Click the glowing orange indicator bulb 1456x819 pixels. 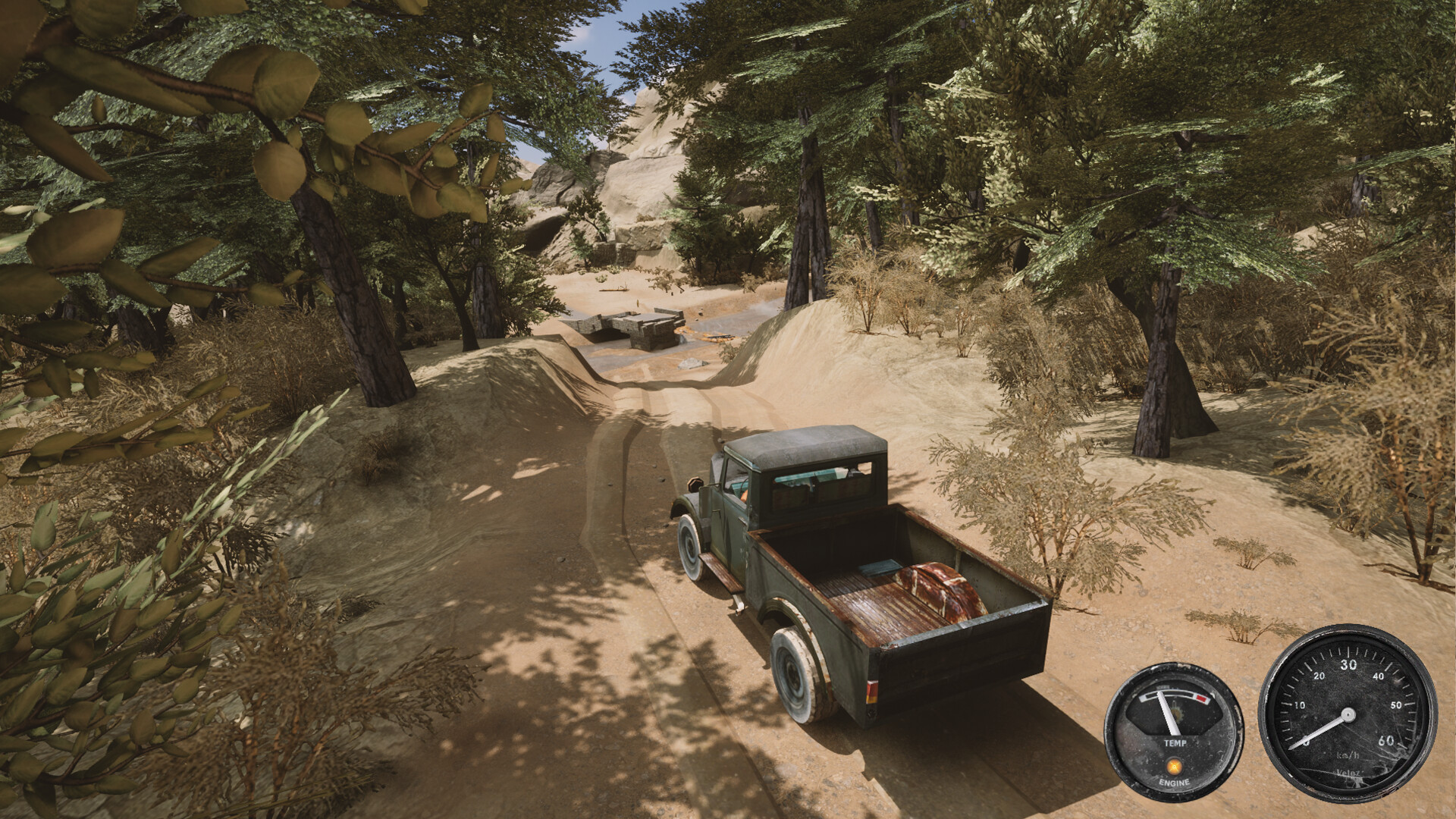(1174, 767)
